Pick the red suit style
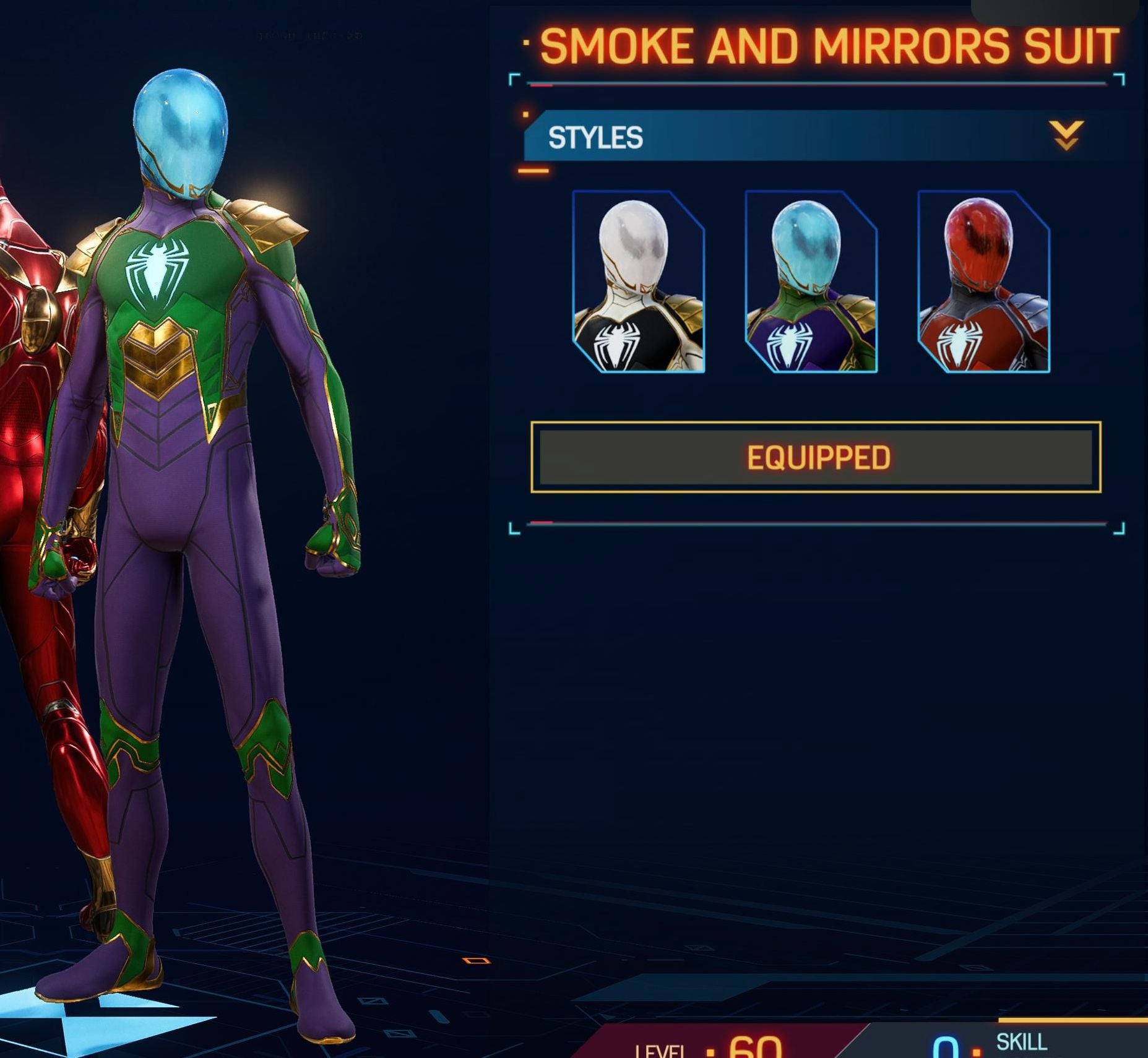 983,282
